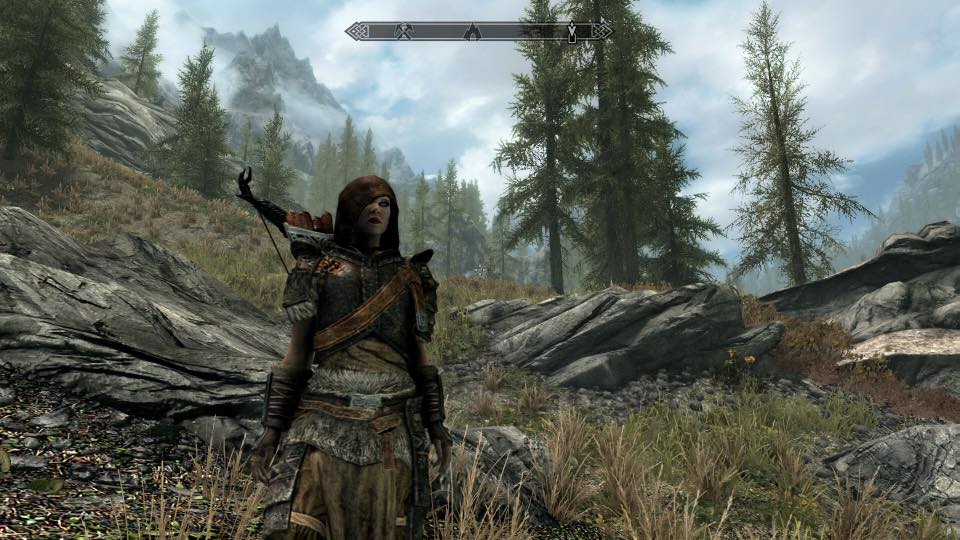Click the cave marker on the compass
Screen dimensions: 960x540
(x=473, y=32)
